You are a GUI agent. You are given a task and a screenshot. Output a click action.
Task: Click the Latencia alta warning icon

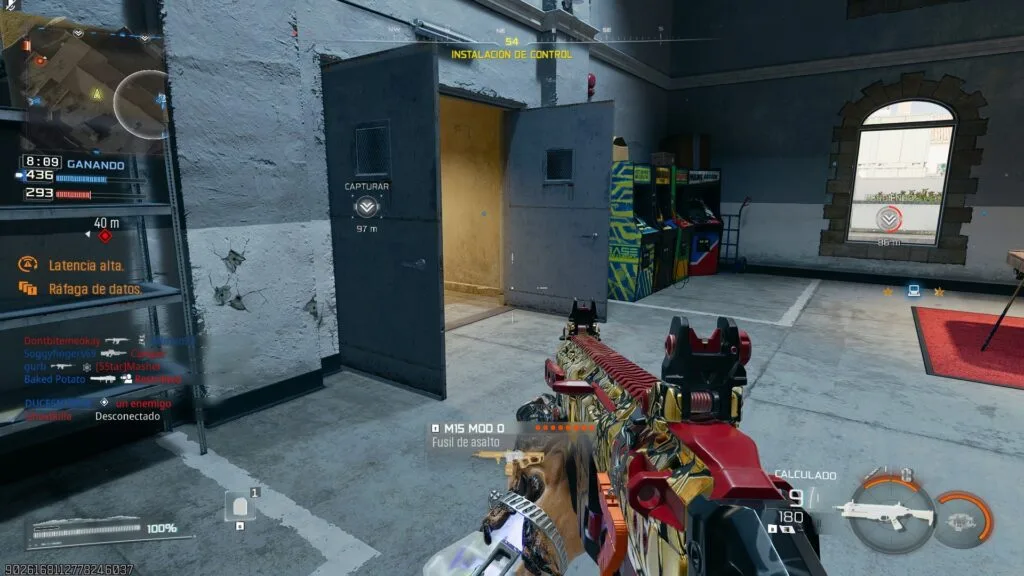[x=27, y=265]
